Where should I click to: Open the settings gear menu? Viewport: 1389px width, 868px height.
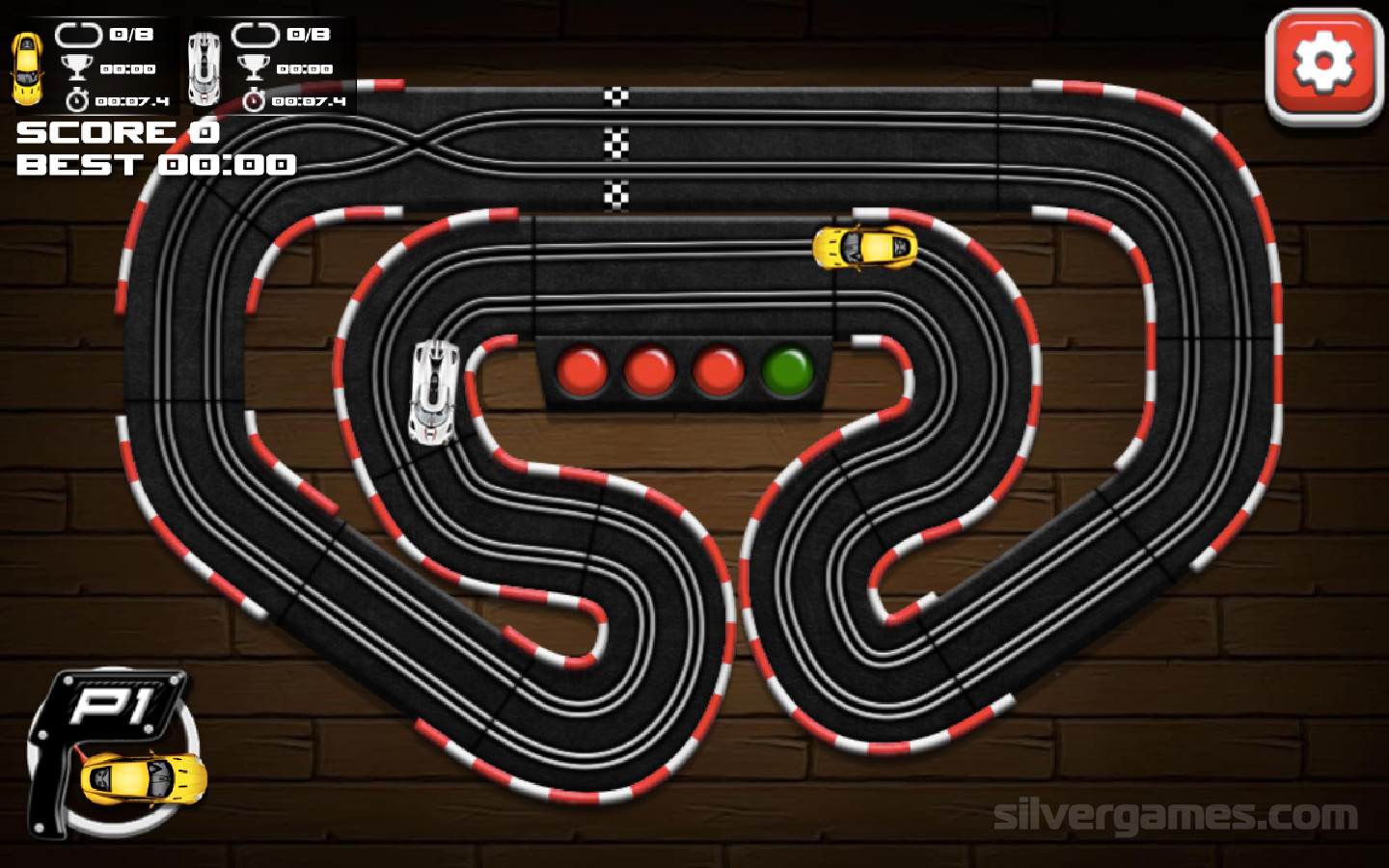tap(1323, 66)
